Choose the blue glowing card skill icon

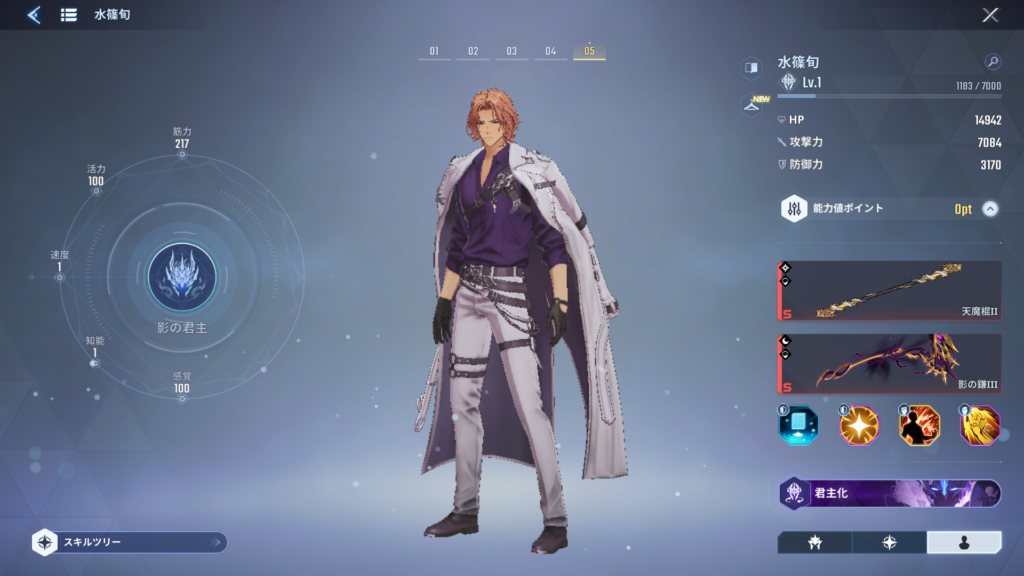coord(798,426)
